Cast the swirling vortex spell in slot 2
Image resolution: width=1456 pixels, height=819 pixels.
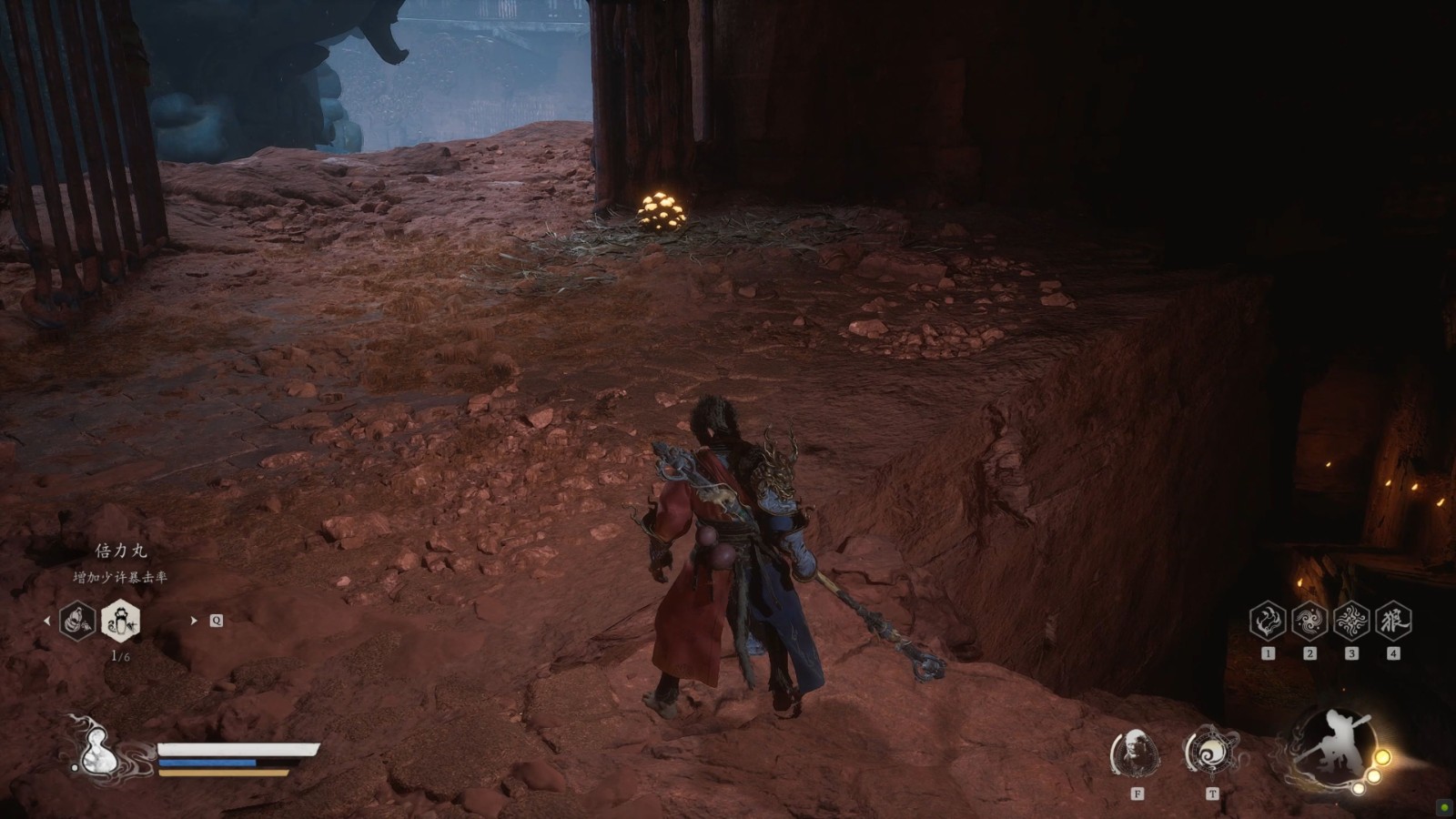click(1309, 621)
